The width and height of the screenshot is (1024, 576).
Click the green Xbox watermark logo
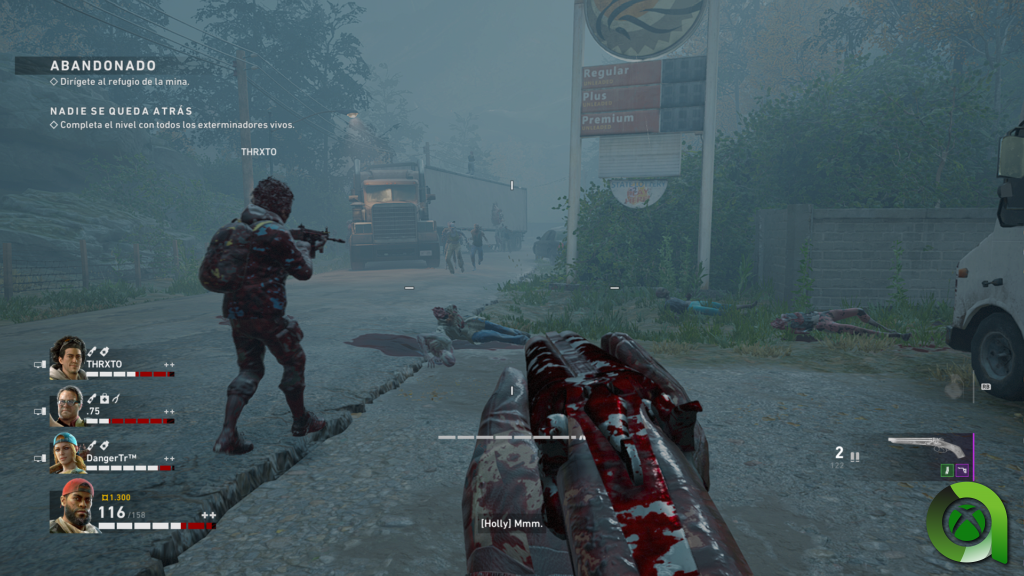coord(967,521)
